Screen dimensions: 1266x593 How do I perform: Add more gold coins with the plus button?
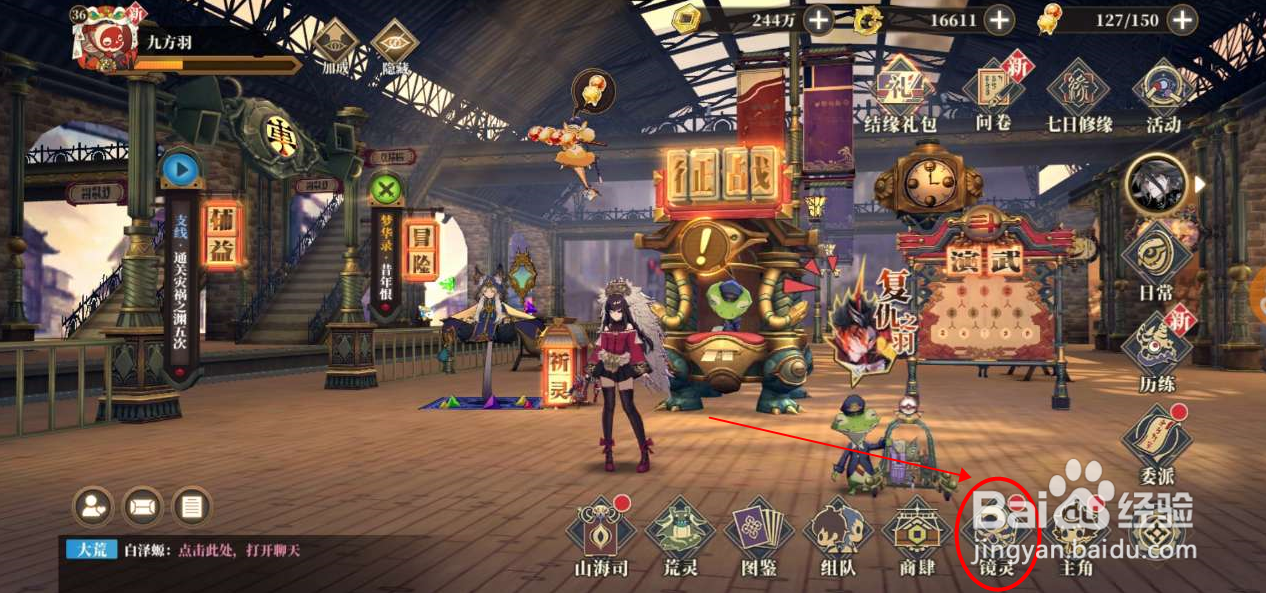[x=818, y=19]
